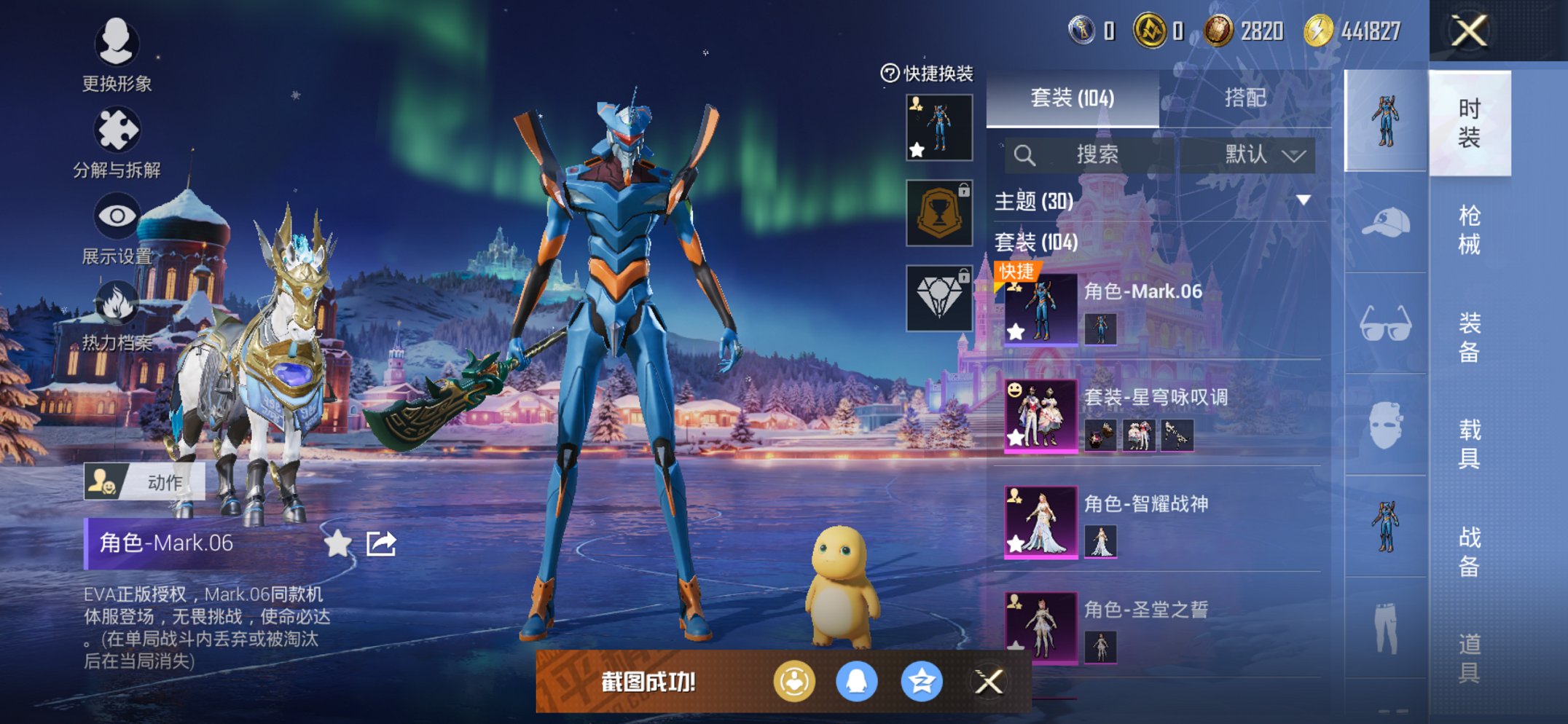This screenshot has width=1568, height=724.
Task: Favorite the Mark.06 outfit with star
Action: 337,543
